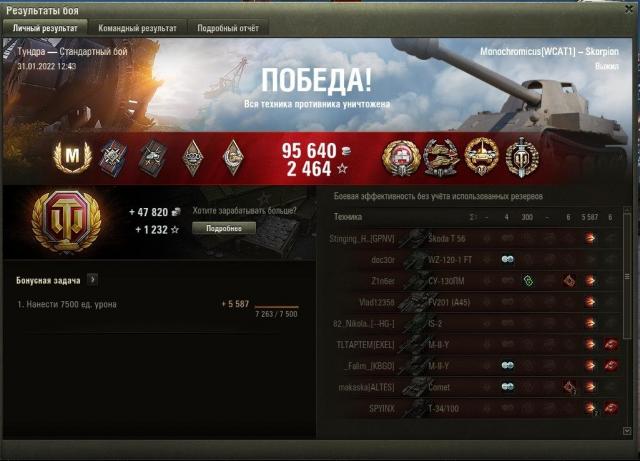Viewport: 640px width, 461px height.
Task: Click the large emblem badge beside +47 820
Action: coord(66,222)
